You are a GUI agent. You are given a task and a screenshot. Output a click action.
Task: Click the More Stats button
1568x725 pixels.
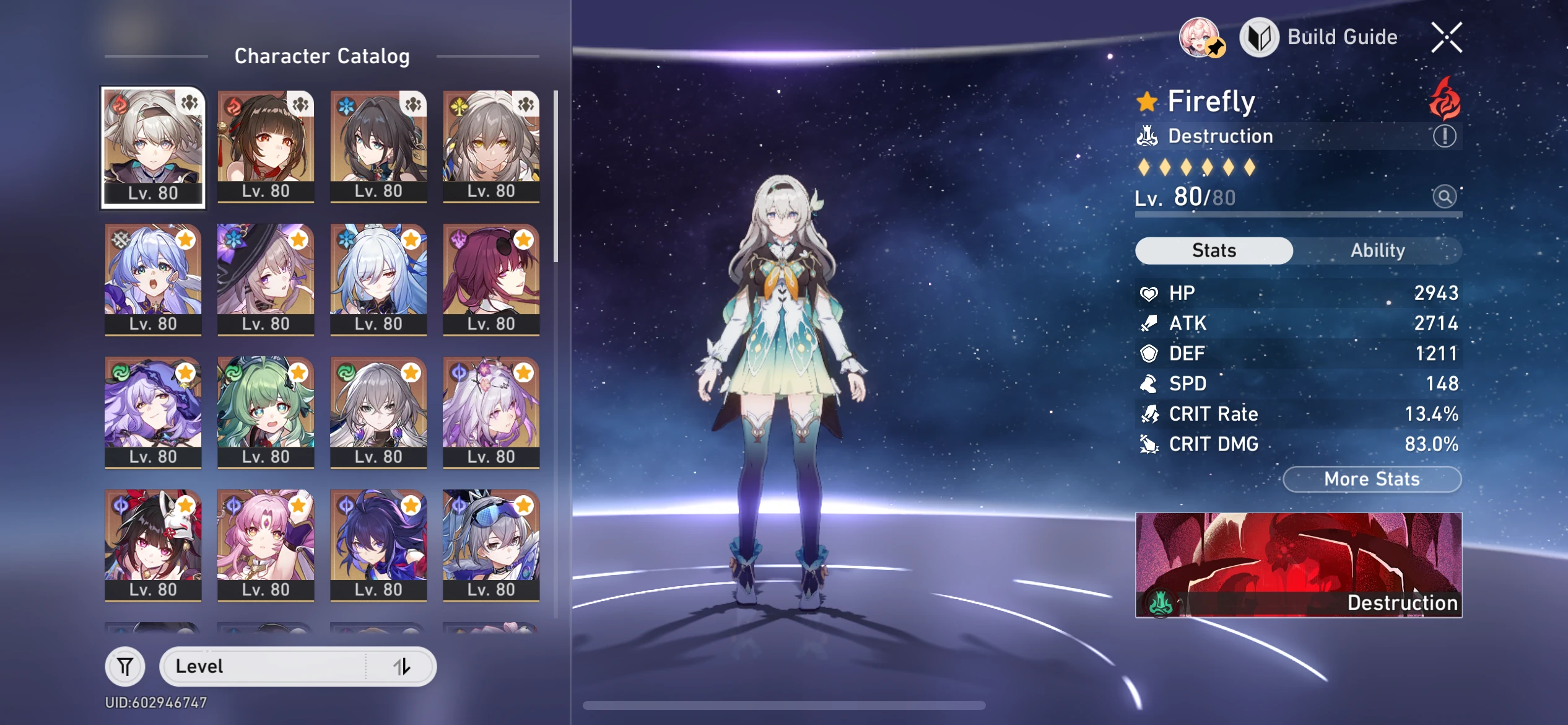click(1372, 478)
